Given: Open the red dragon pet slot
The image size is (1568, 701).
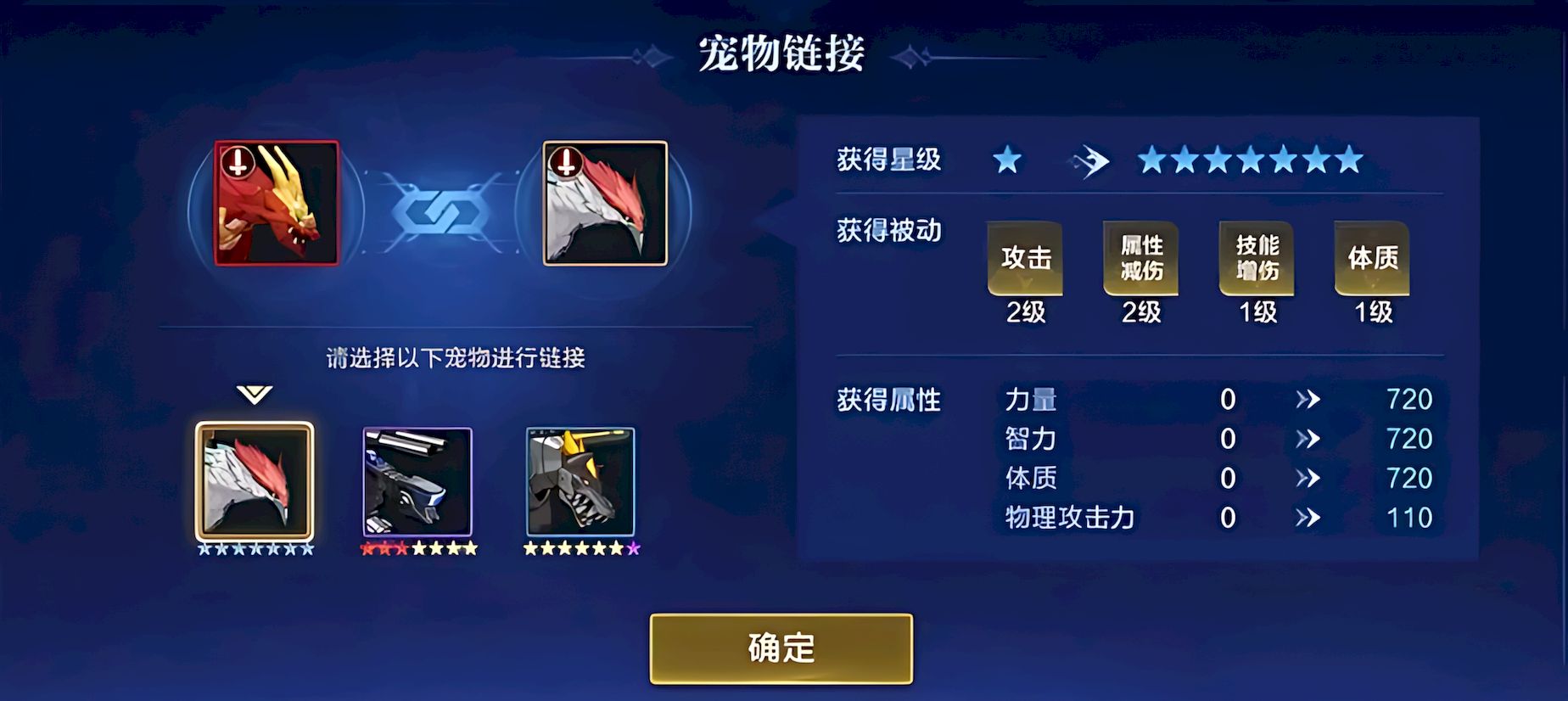Looking at the screenshot, I should pyautogui.click(x=277, y=204).
